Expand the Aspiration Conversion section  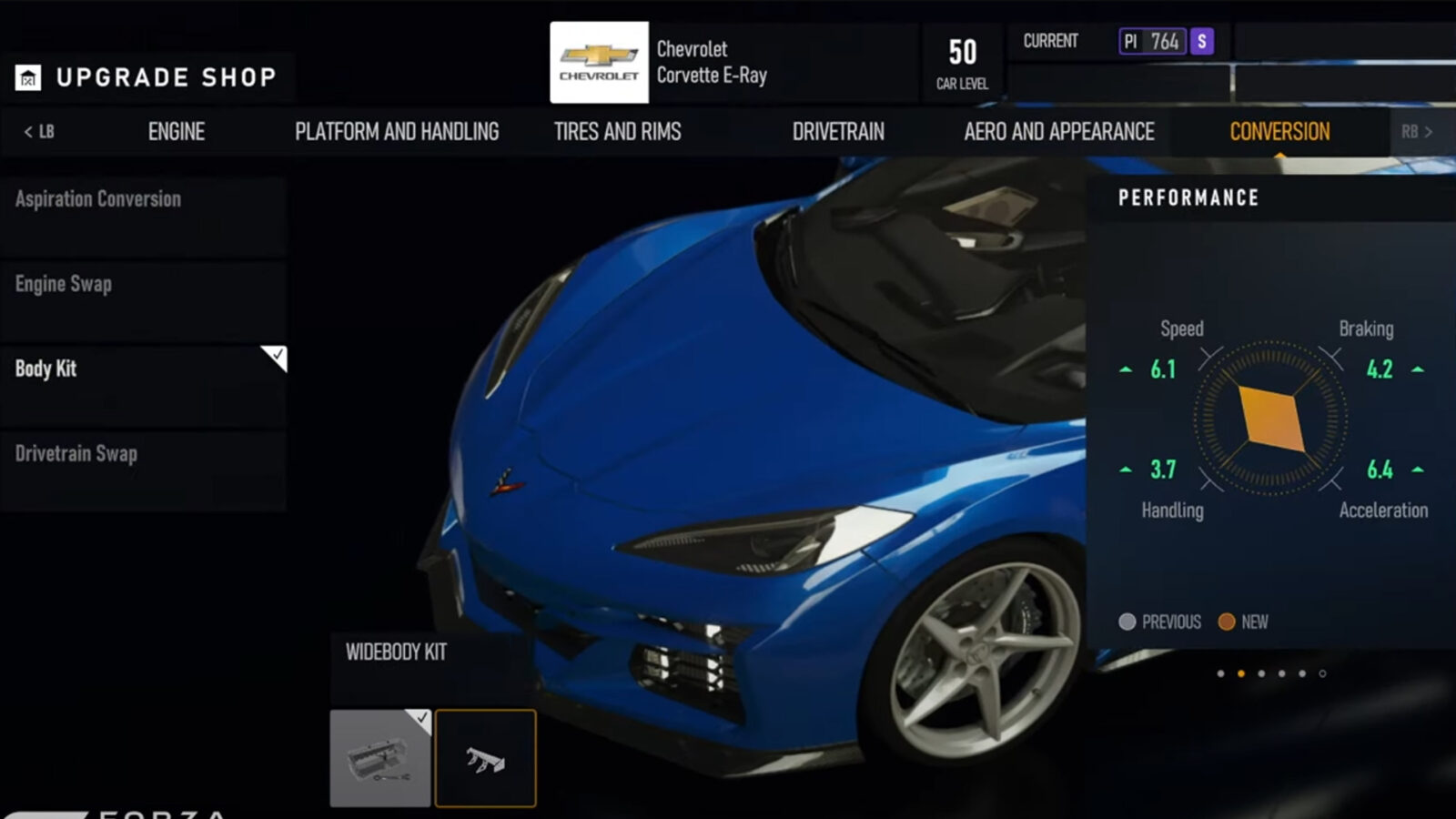[x=96, y=199]
